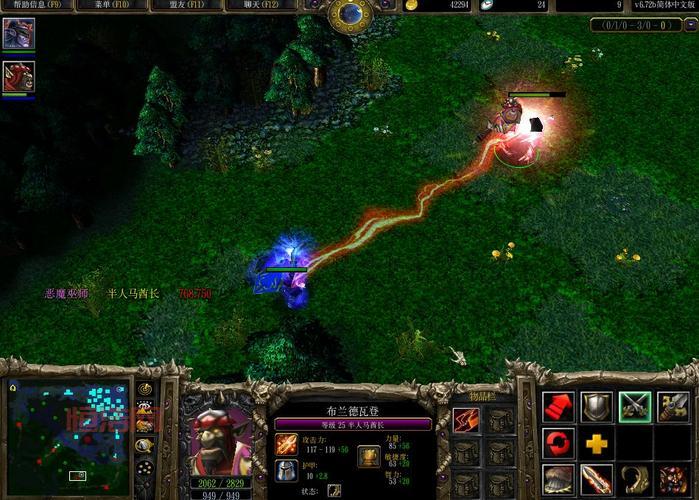This screenshot has width=699, height=500.
Task: Select the purple hero portrait icon
Action: click(x=17, y=34)
